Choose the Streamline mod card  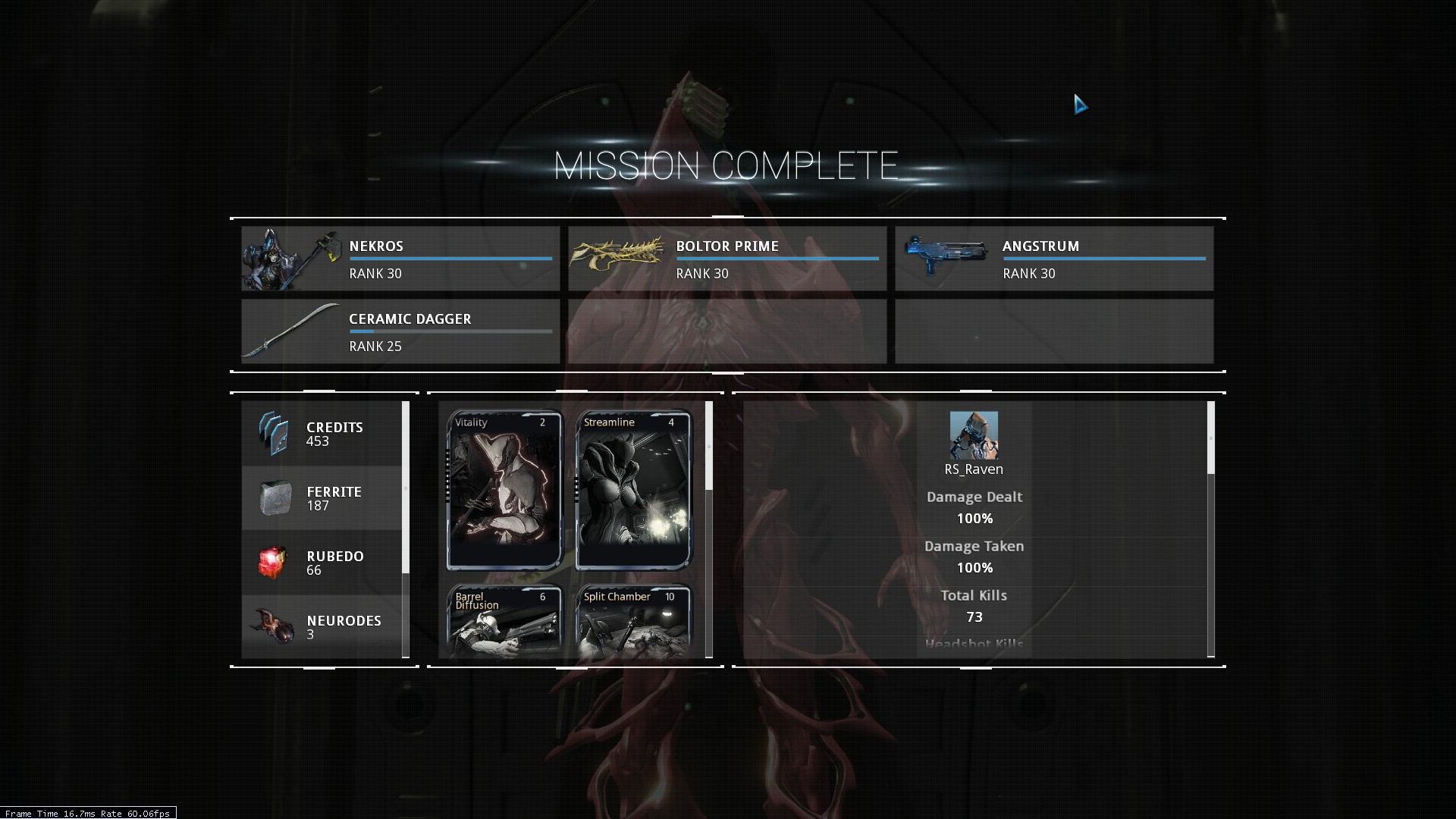(x=633, y=491)
